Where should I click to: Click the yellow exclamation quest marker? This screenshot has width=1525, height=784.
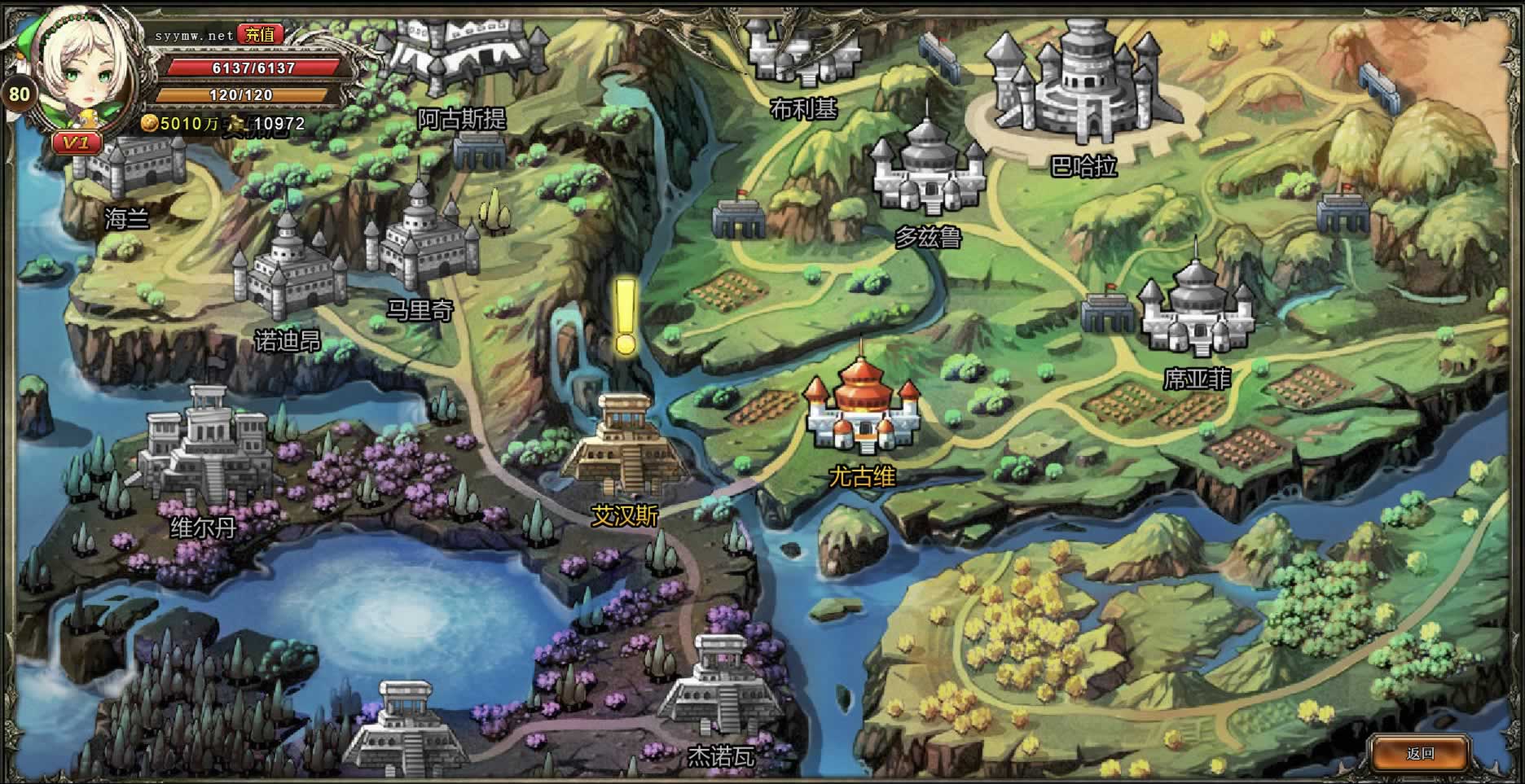click(625, 318)
